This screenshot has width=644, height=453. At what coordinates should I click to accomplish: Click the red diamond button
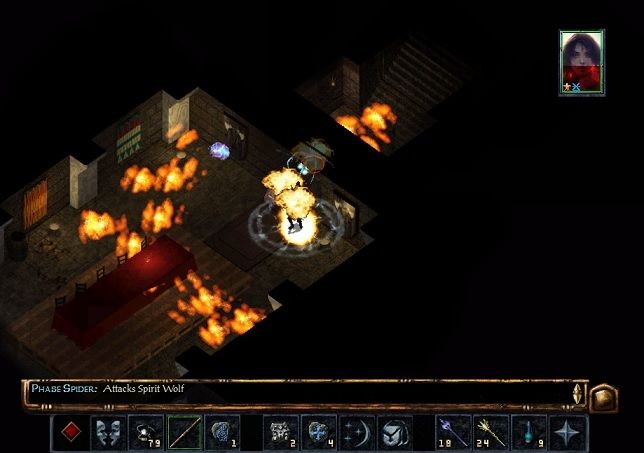(71, 433)
